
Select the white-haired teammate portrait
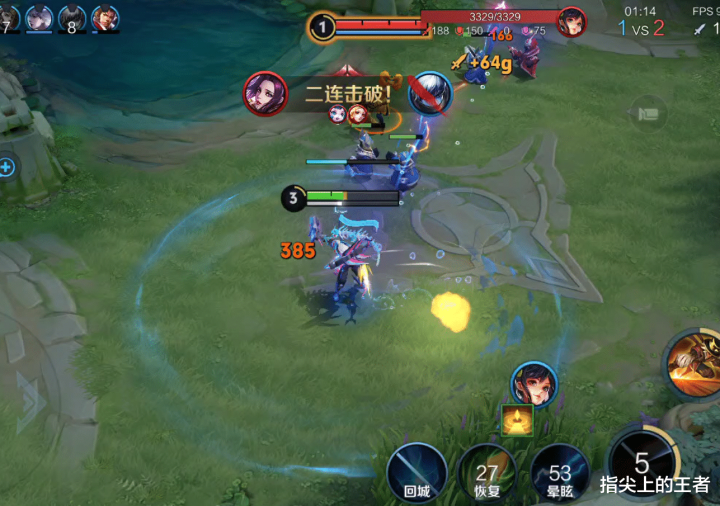[39, 18]
